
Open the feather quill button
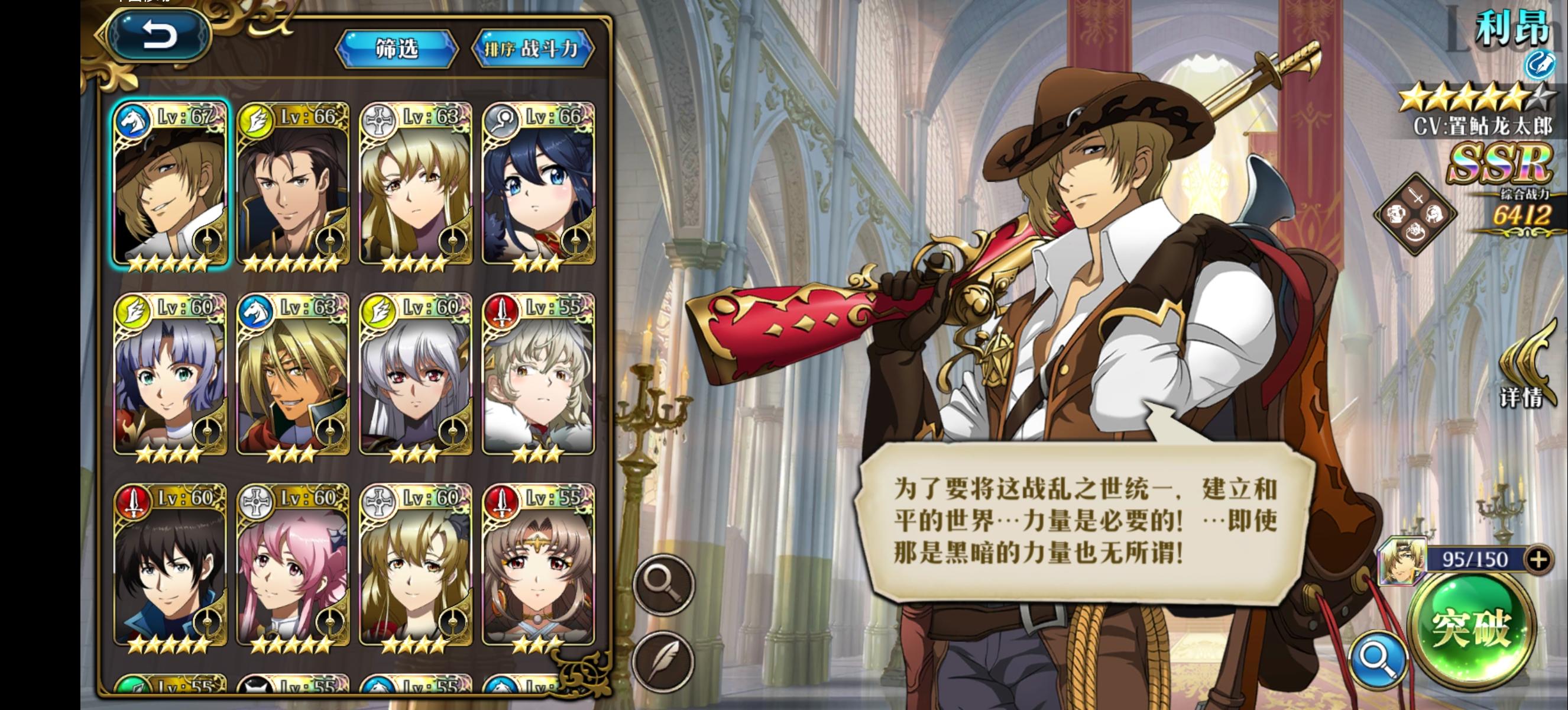coord(663,662)
